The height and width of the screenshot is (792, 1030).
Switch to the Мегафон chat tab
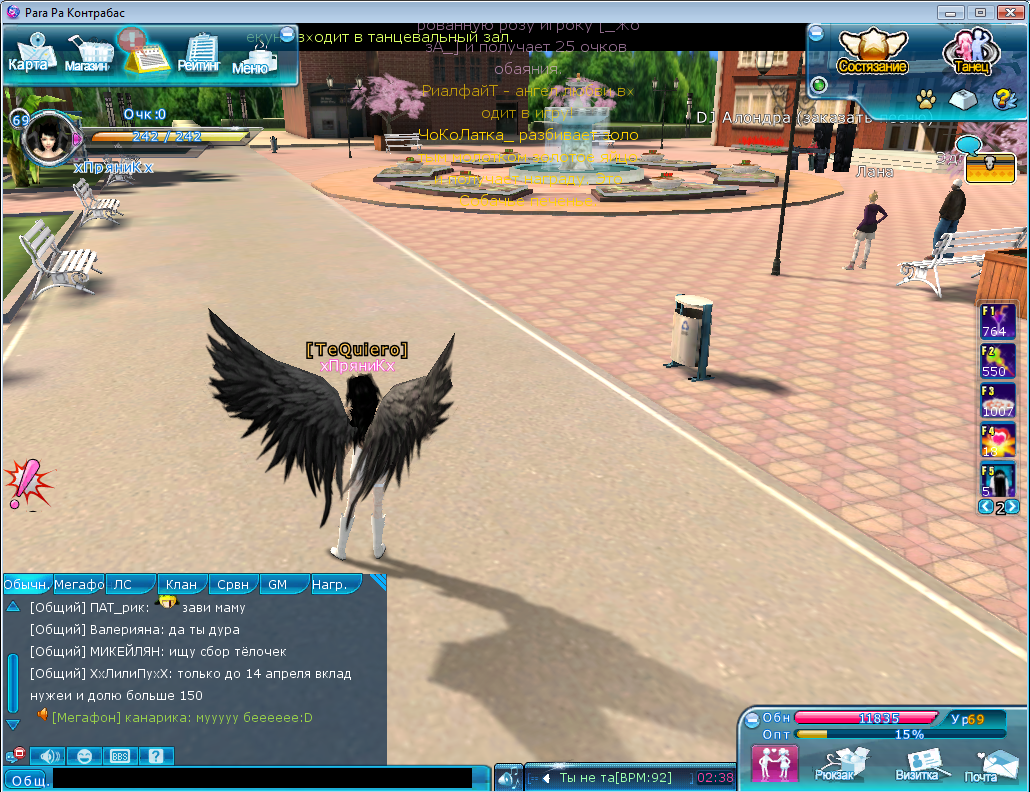click(79, 584)
